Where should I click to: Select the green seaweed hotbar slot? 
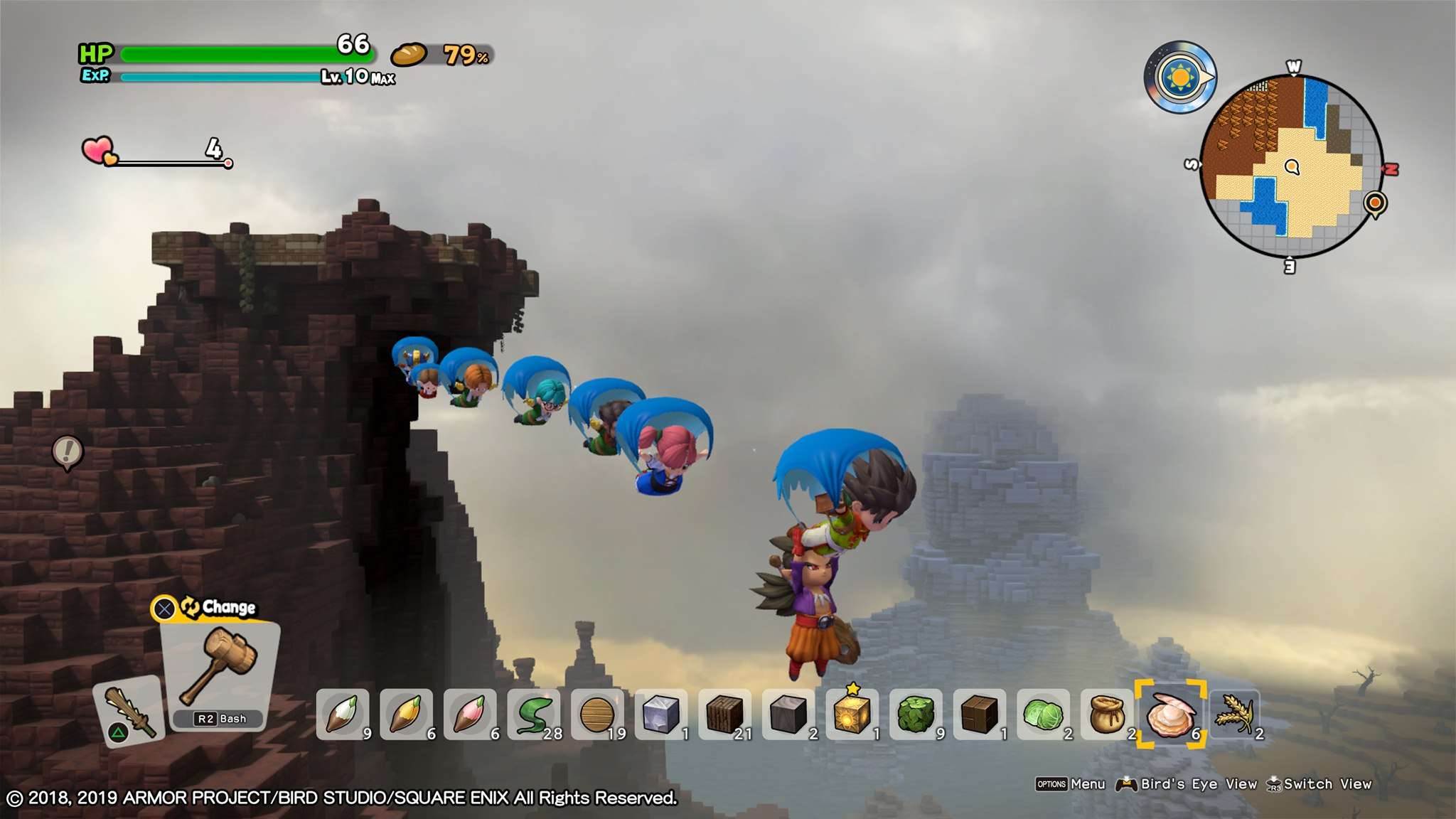tap(534, 714)
